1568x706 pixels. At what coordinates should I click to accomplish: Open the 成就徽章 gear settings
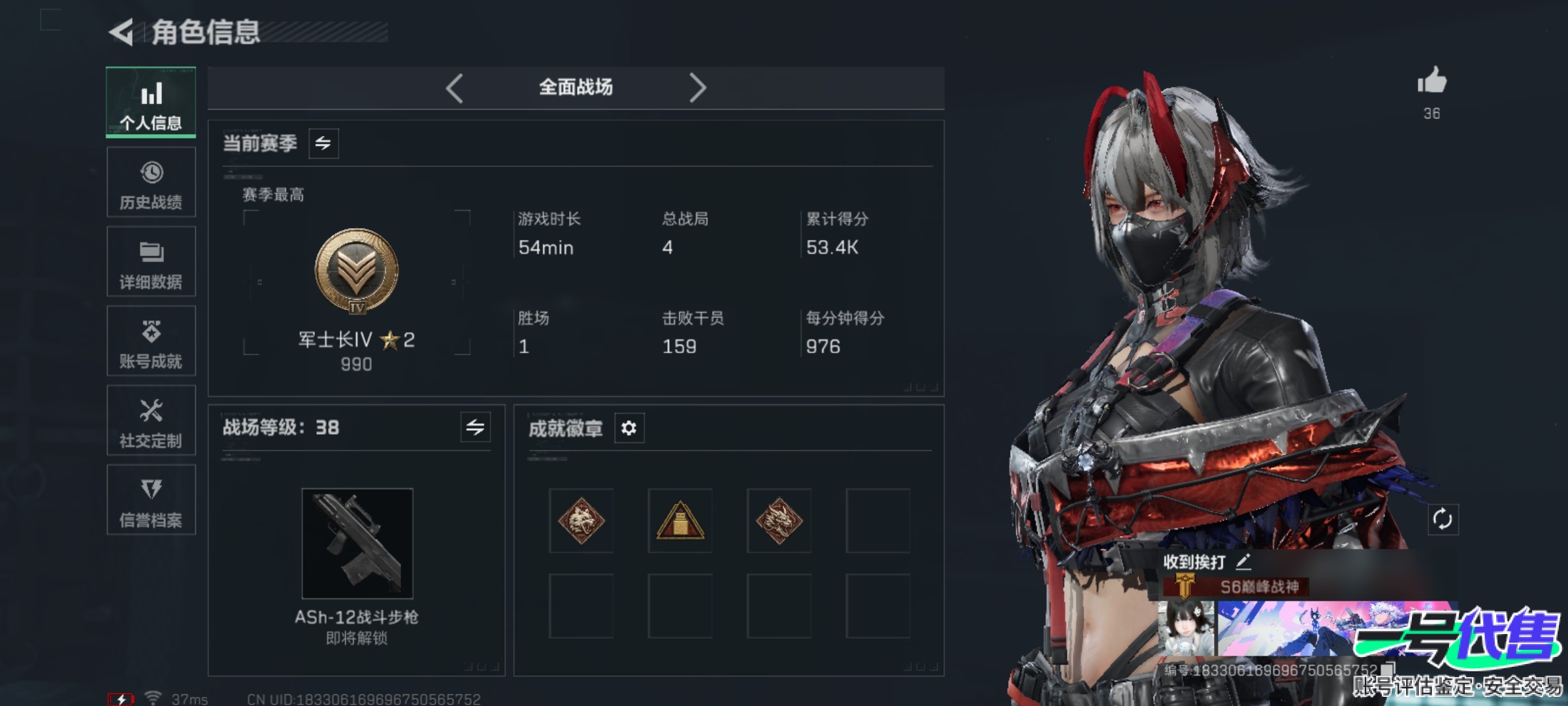pos(629,428)
